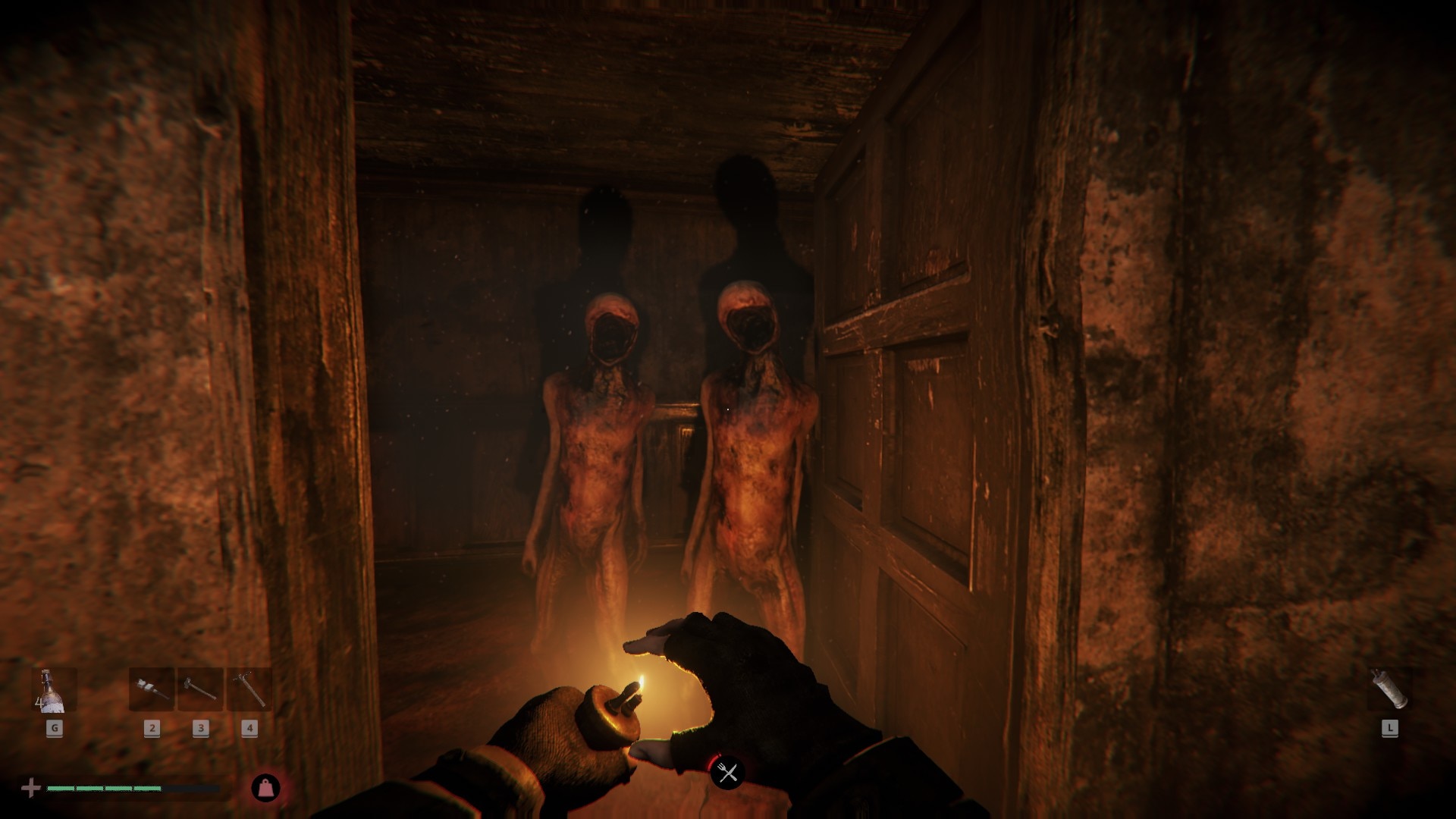Viewport: 1456px width, 819px height.
Task: Select the metal lighter canister slot
Action: tap(1389, 689)
